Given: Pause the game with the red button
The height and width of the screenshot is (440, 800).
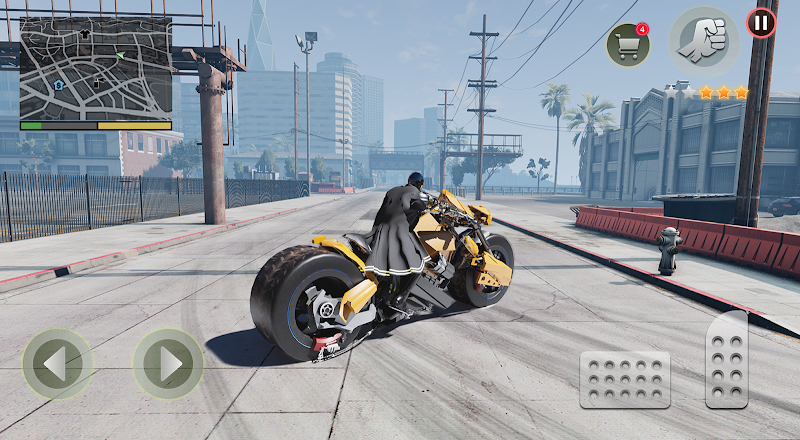Looking at the screenshot, I should [x=761, y=22].
